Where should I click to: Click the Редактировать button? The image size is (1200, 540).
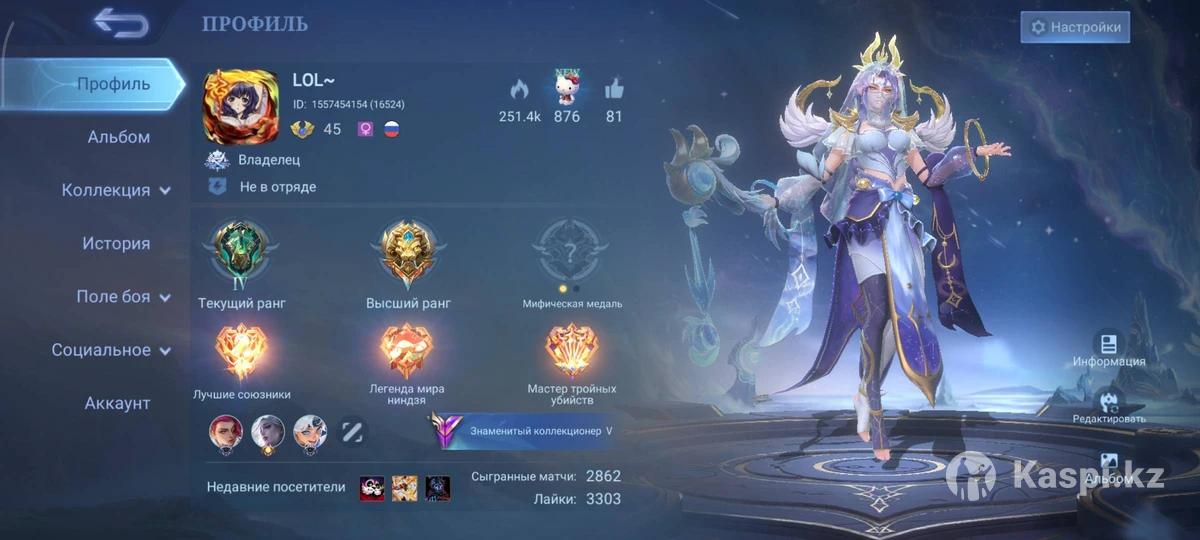point(1108,406)
